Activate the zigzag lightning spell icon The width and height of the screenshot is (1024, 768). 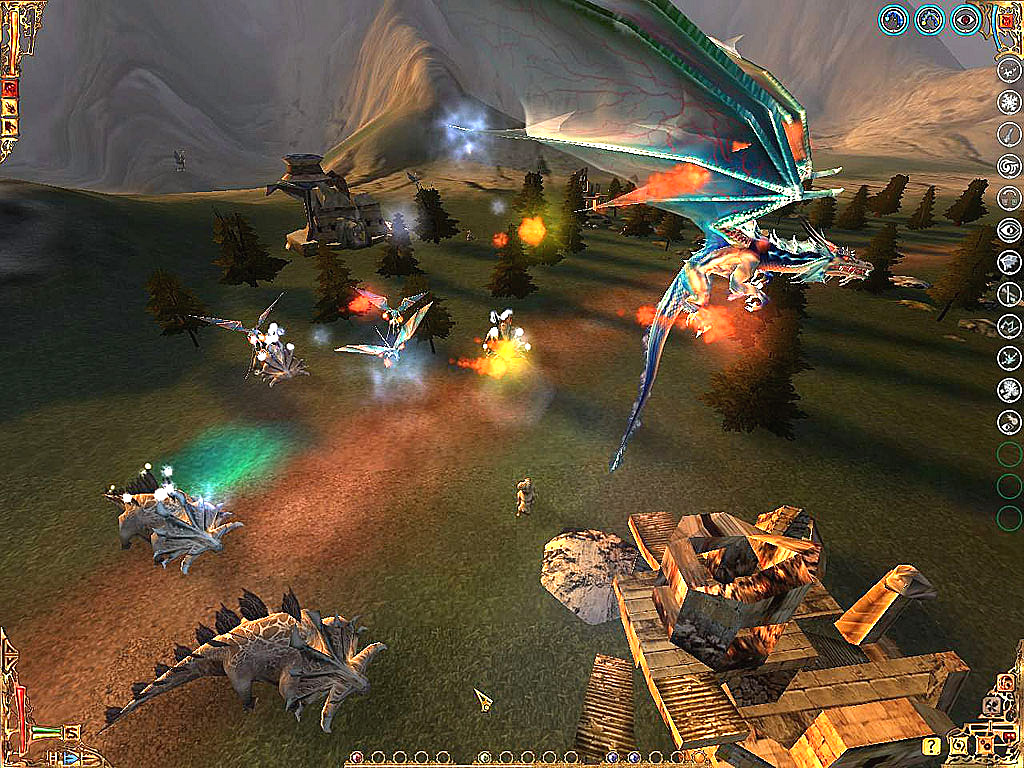click(1009, 326)
